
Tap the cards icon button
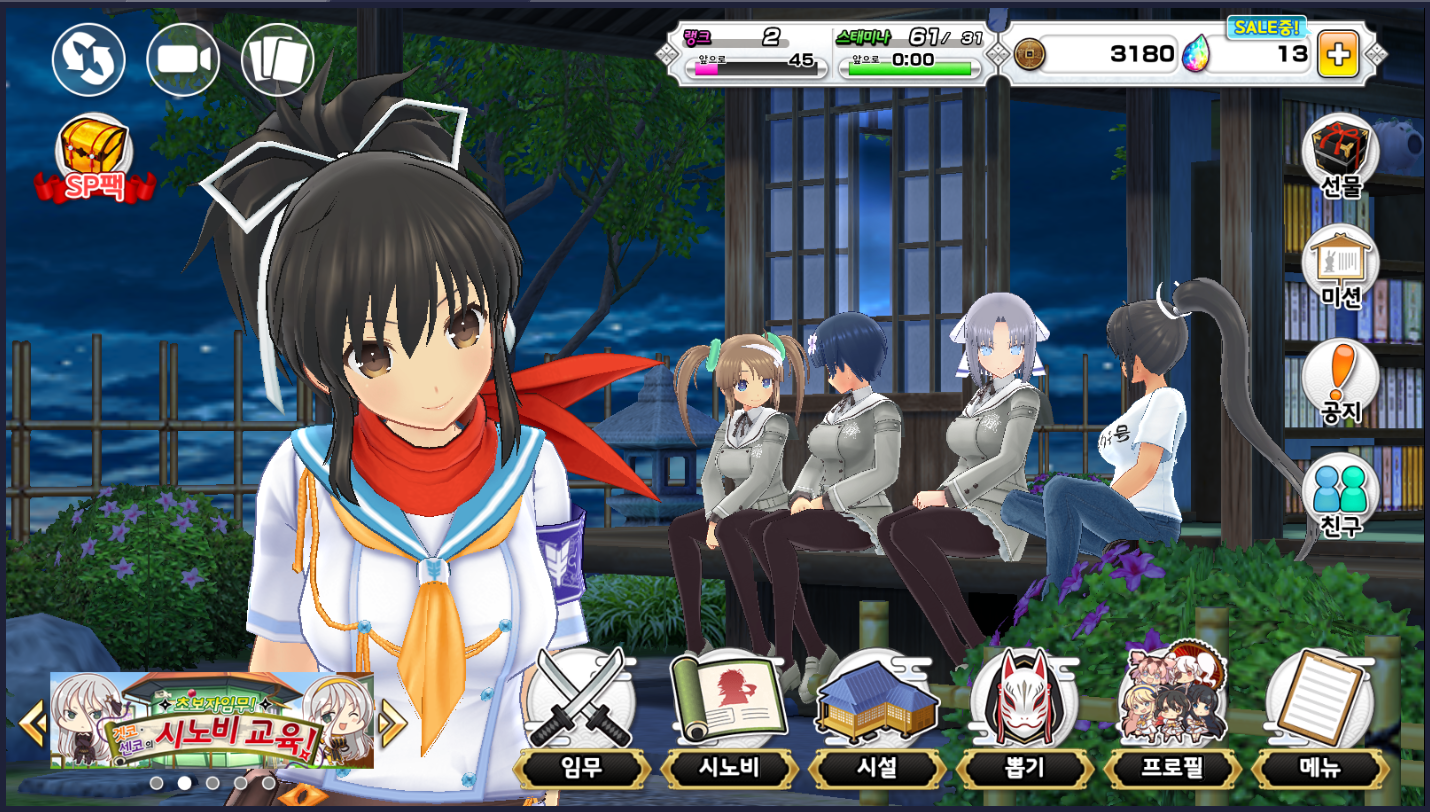[278, 60]
